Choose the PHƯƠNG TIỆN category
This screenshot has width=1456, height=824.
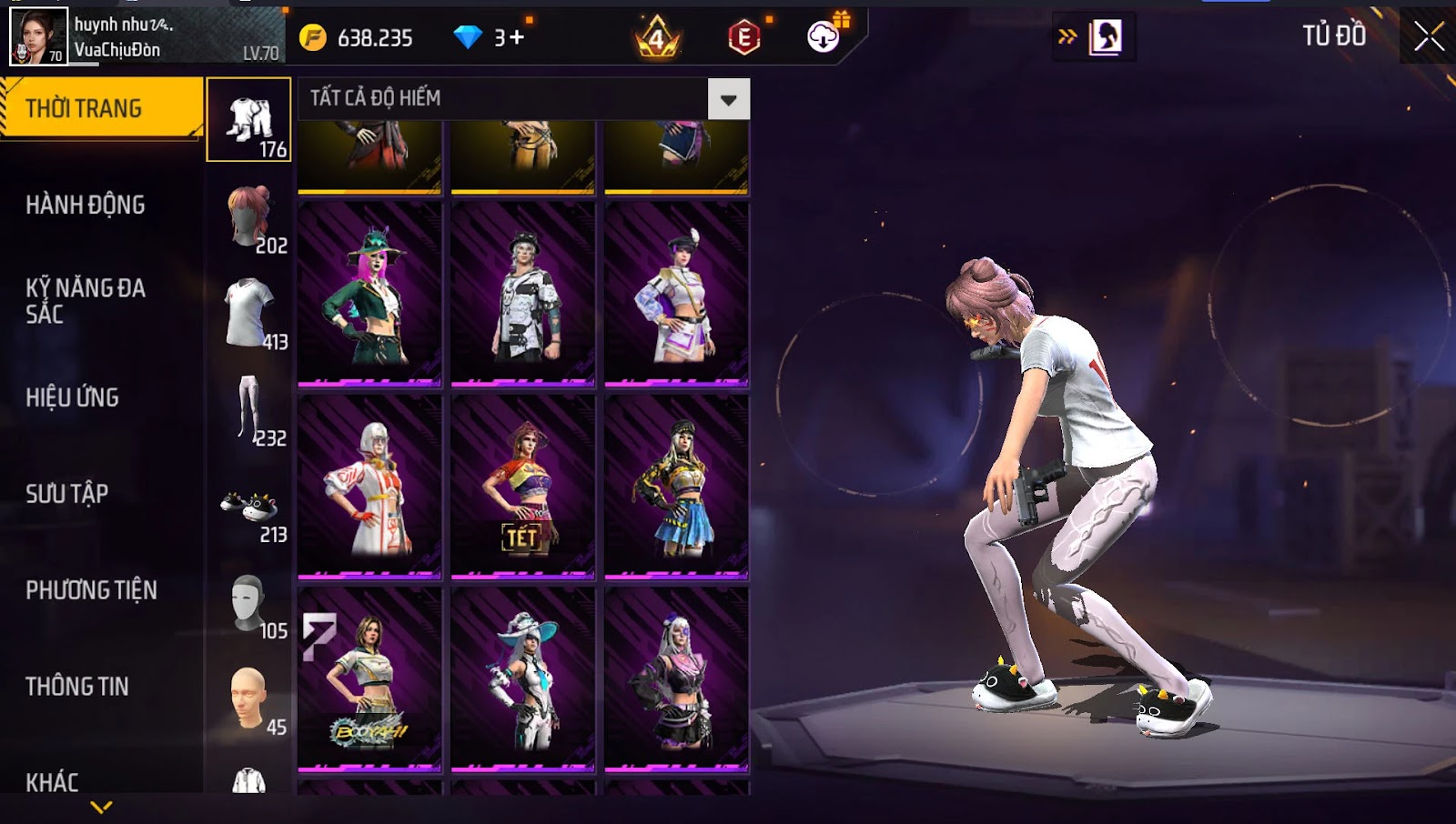tap(91, 590)
